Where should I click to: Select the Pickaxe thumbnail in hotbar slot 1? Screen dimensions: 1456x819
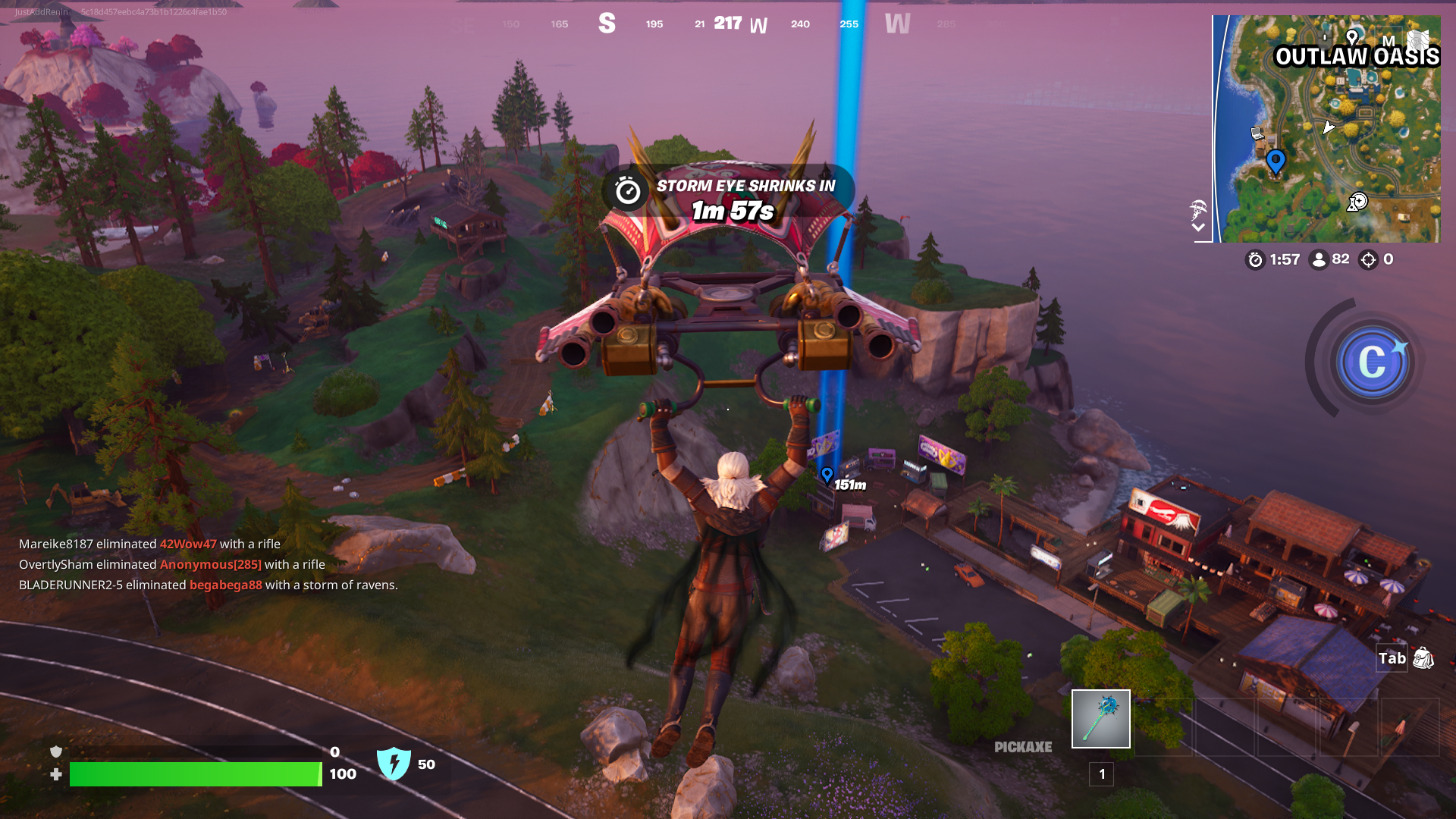coord(1100,718)
